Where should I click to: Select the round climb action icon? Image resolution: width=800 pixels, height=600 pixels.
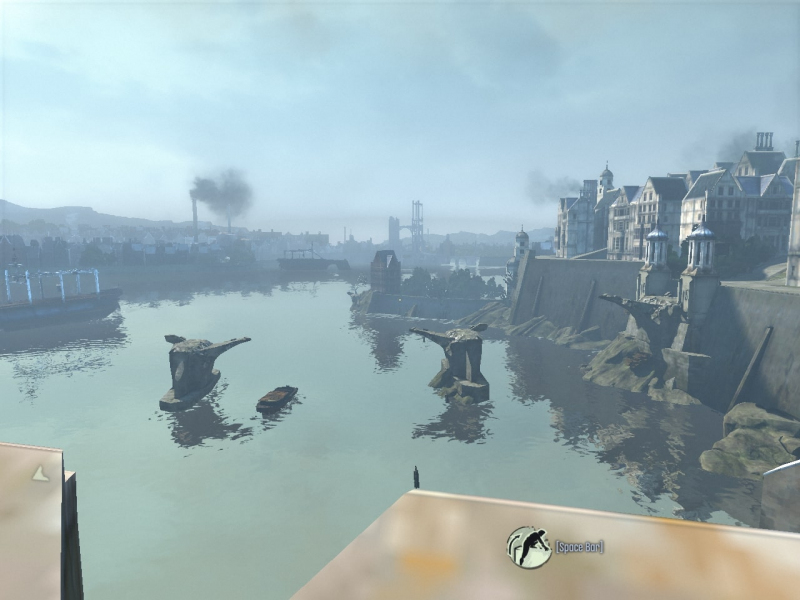pos(529,547)
